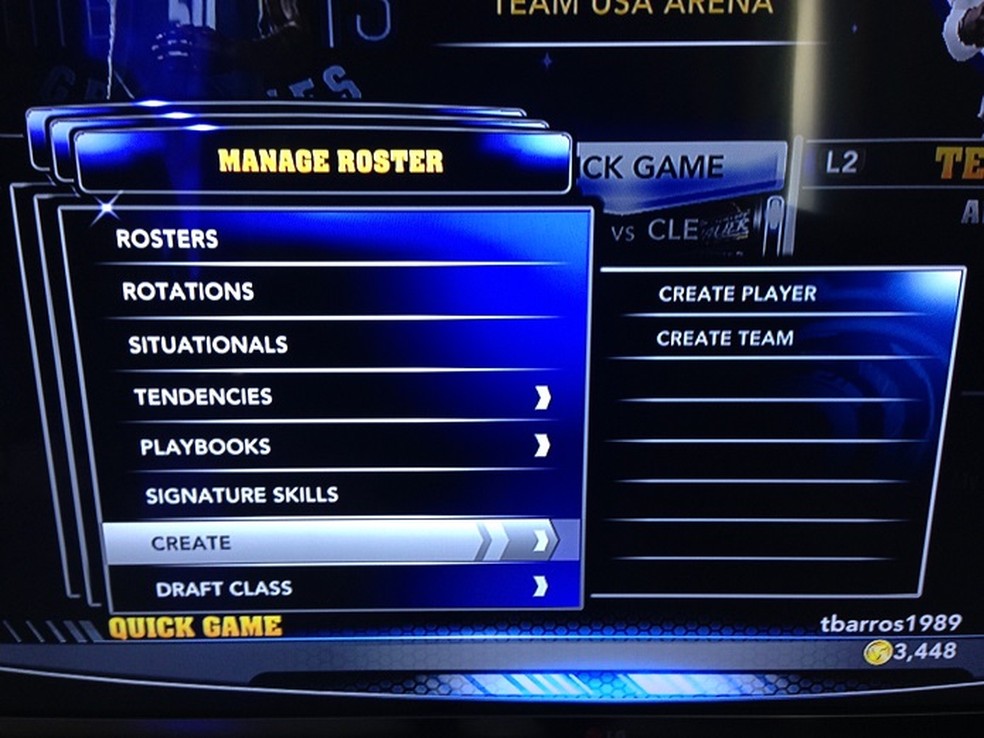Open the Draft Class submenu

pyautogui.click(x=224, y=588)
